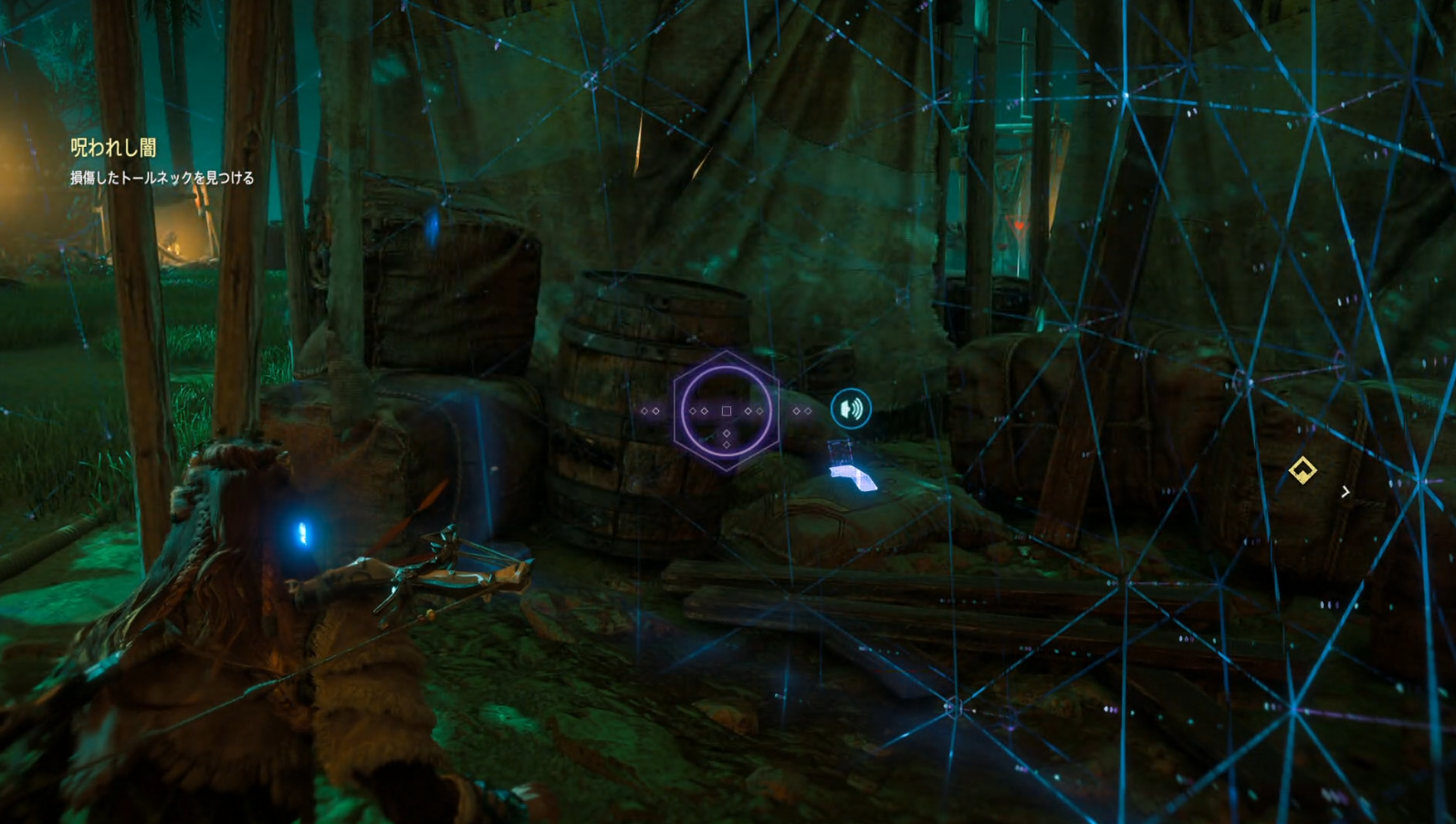The height and width of the screenshot is (824, 1456).
Task: Select the yellow diamond quest marker
Action: [1302, 470]
